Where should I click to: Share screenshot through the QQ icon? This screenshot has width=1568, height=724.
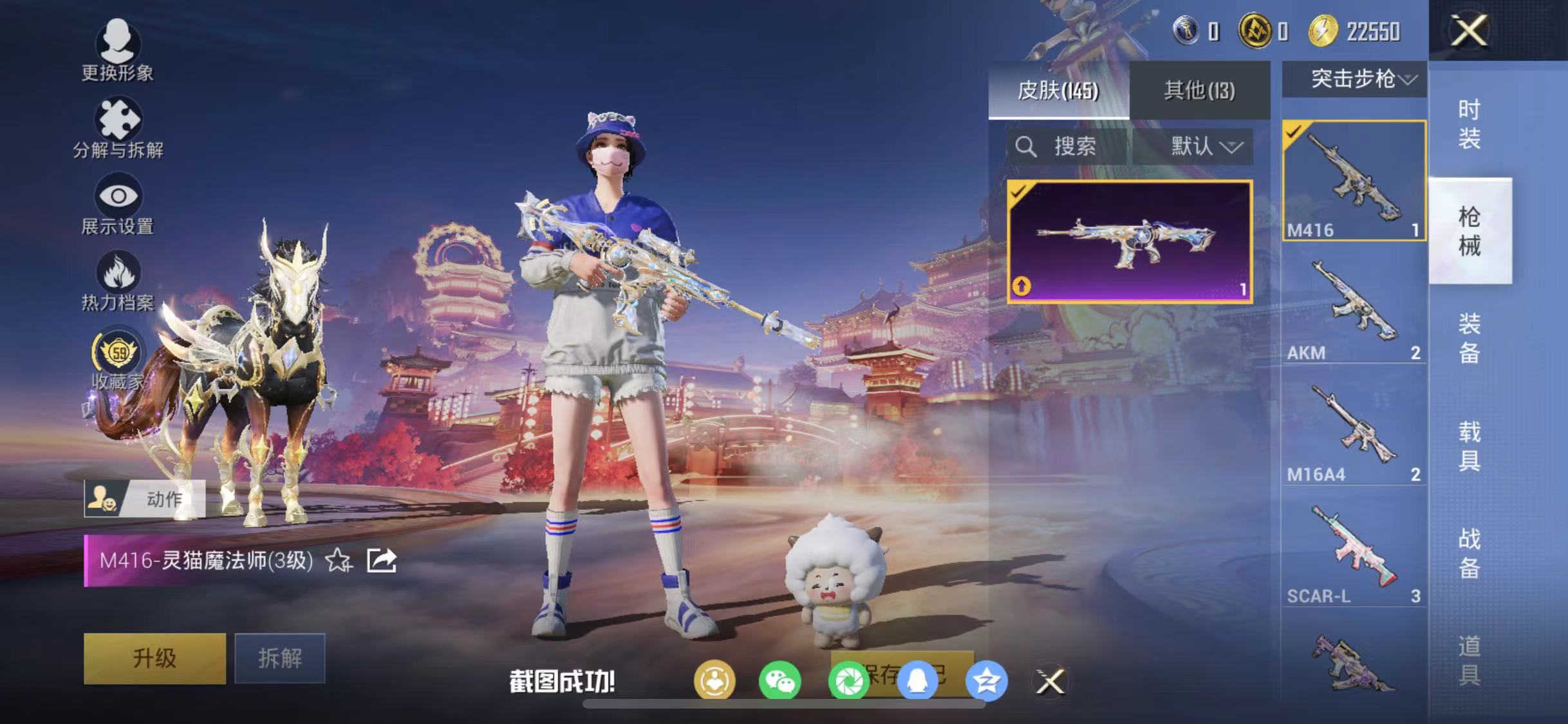click(x=919, y=681)
